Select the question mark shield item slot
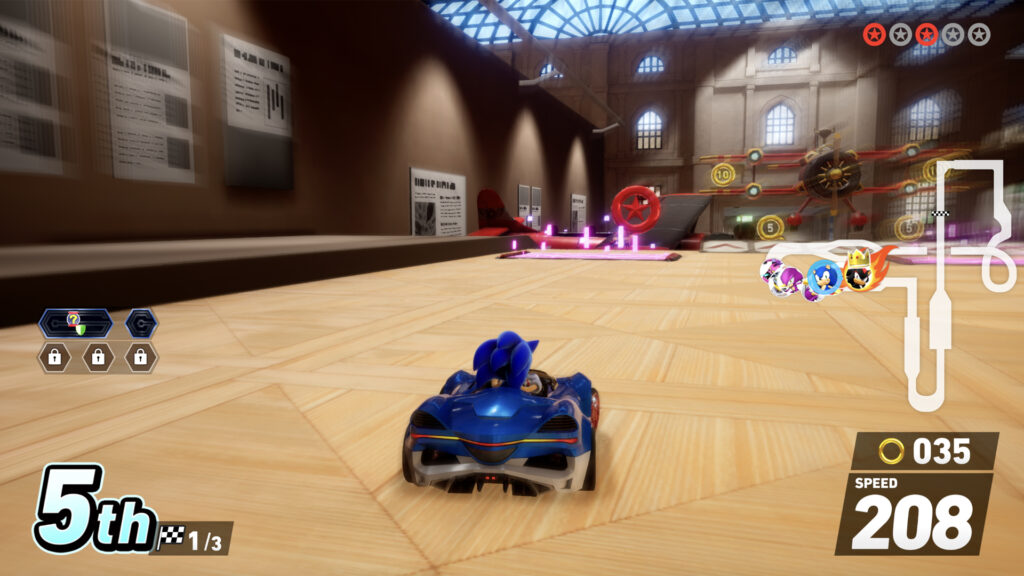 click(74, 323)
